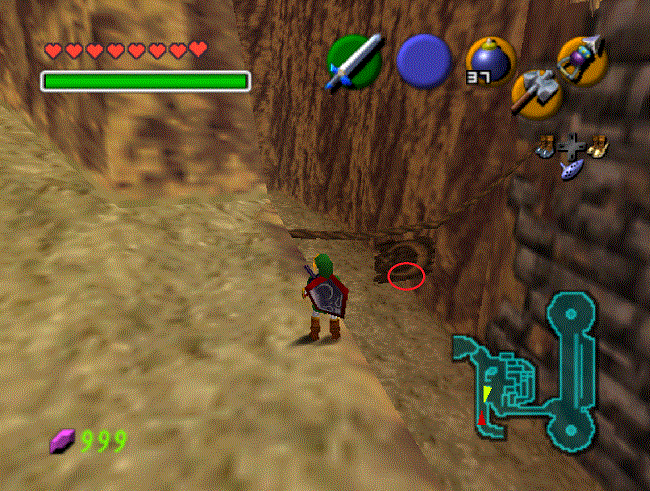
Task: Click the blue action button circle
Action: pyautogui.click(x=424, y=61)
